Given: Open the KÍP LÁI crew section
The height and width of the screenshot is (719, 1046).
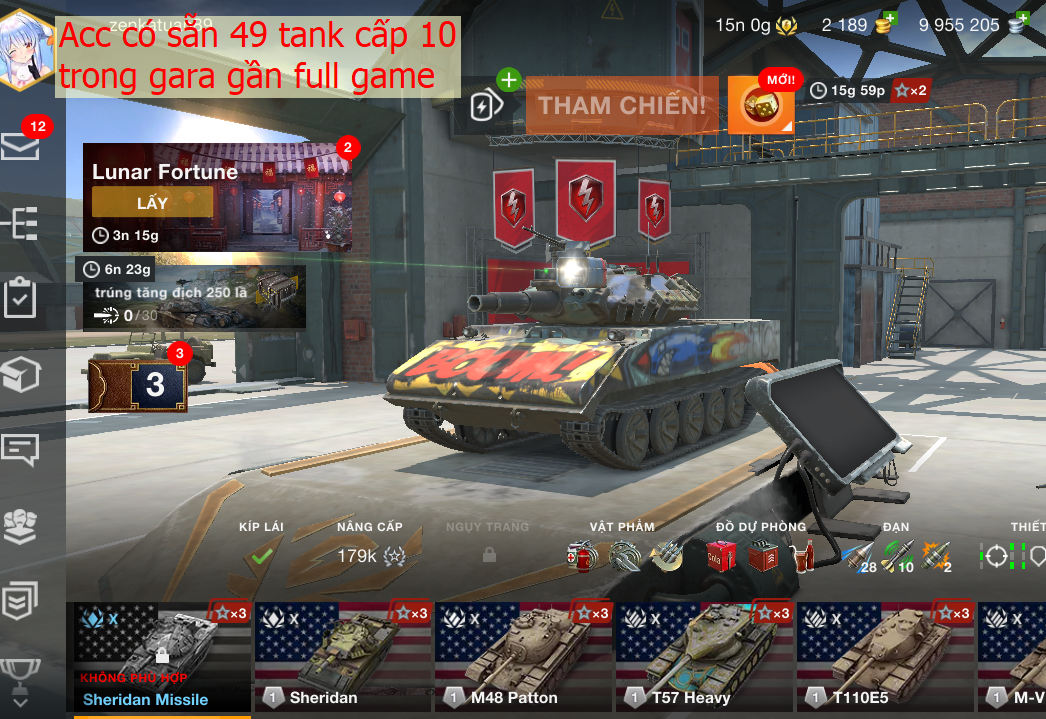Looking at the screenshot, I should point(261,546).
